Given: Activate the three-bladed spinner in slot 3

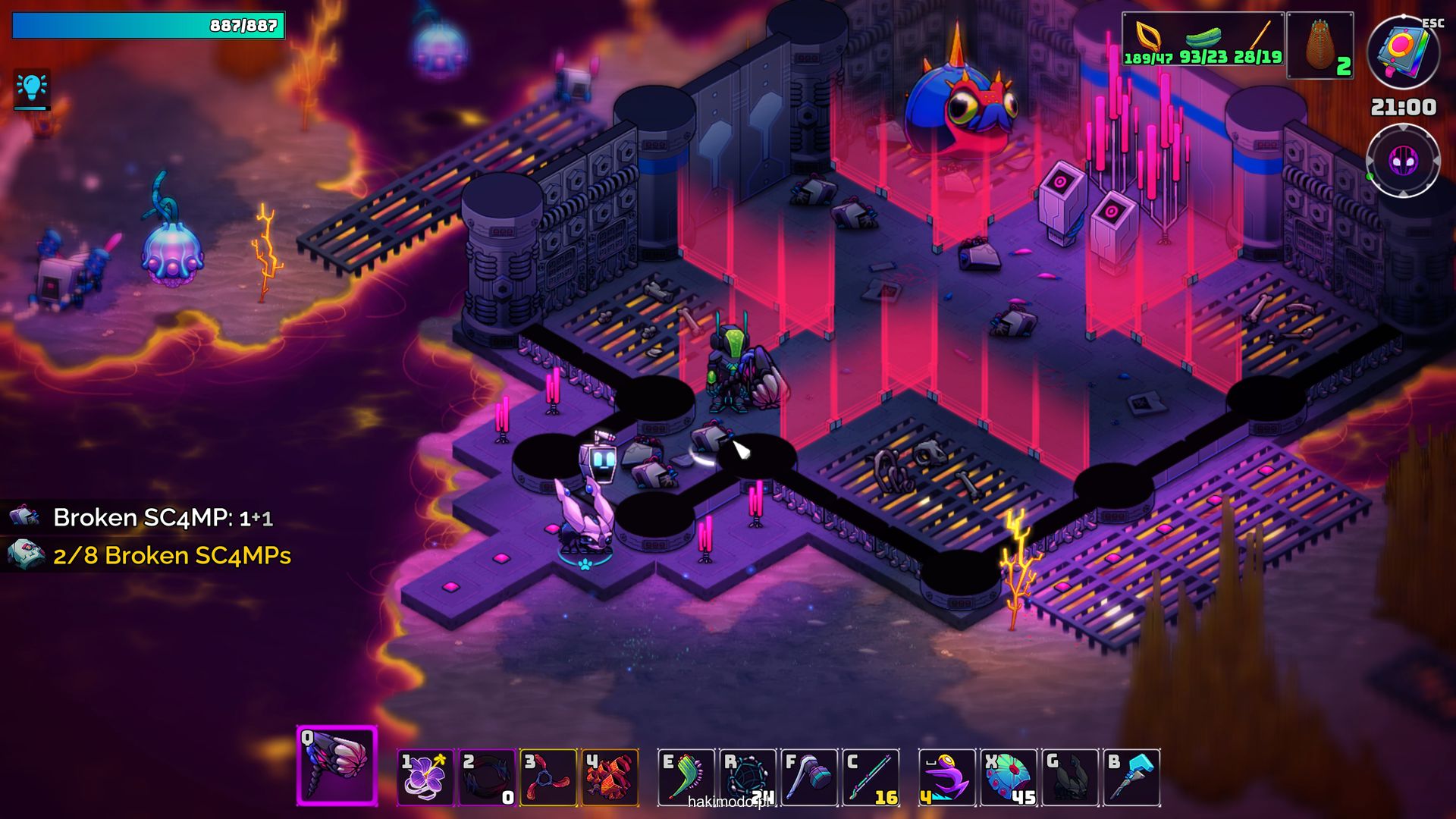Looking at the screenshot, I should (x=548, y=777).
